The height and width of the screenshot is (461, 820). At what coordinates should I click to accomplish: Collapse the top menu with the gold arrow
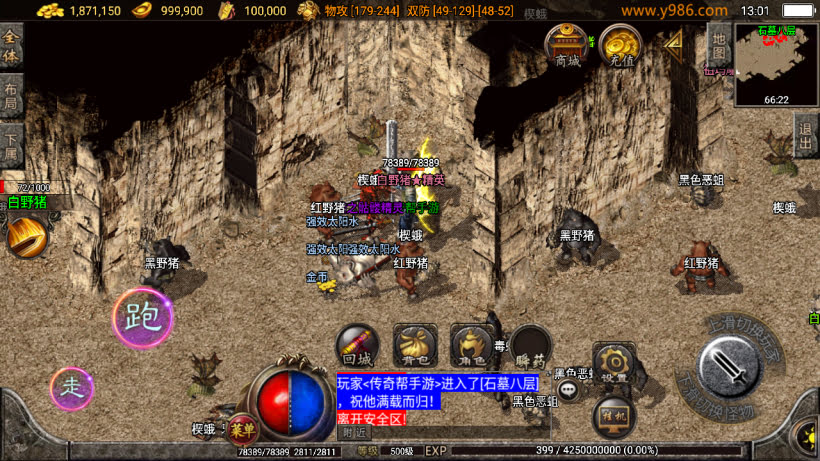pyautogui.click(x=674, y=42)
